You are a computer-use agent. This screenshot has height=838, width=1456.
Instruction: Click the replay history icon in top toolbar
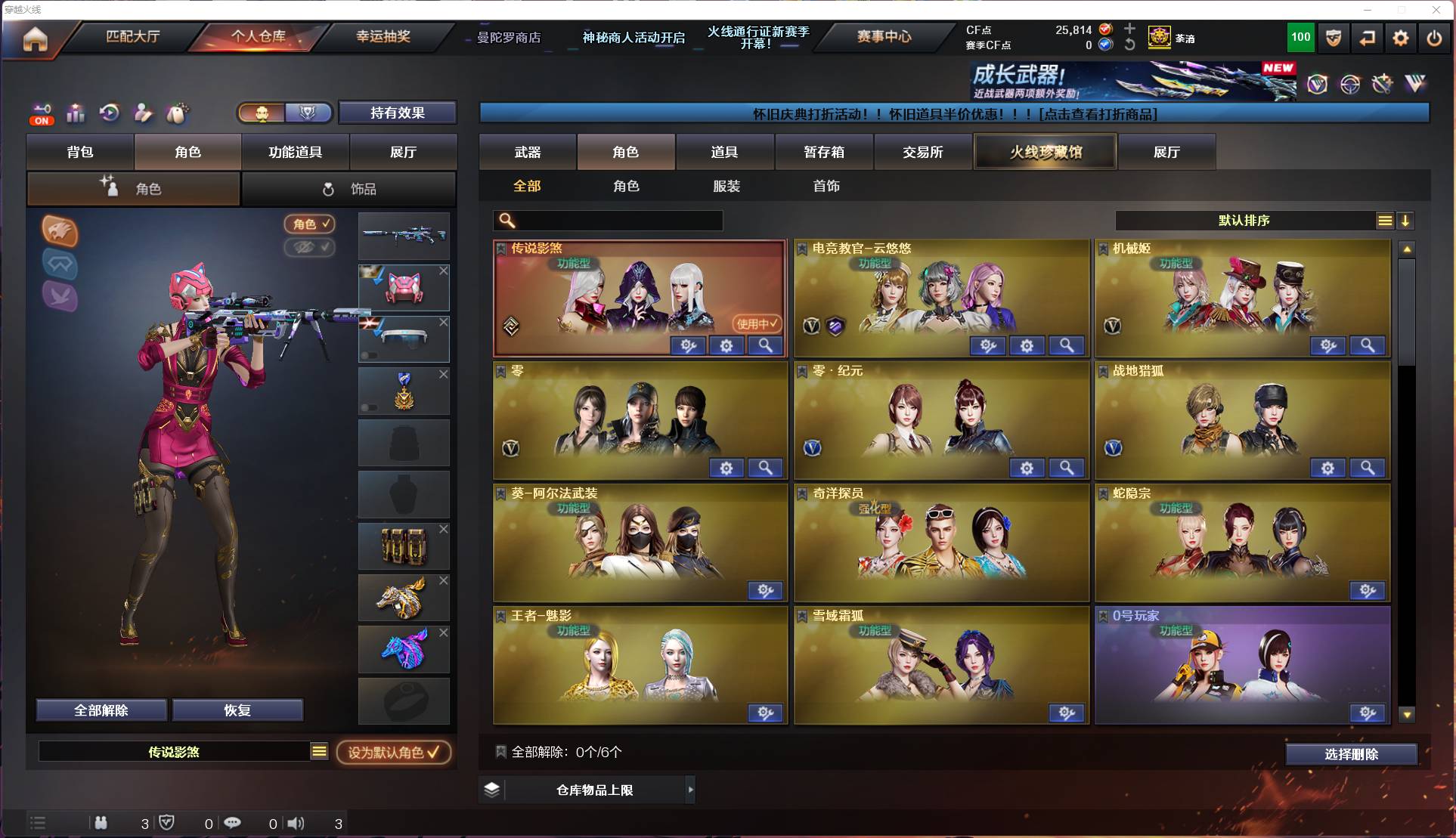point(110,113)
